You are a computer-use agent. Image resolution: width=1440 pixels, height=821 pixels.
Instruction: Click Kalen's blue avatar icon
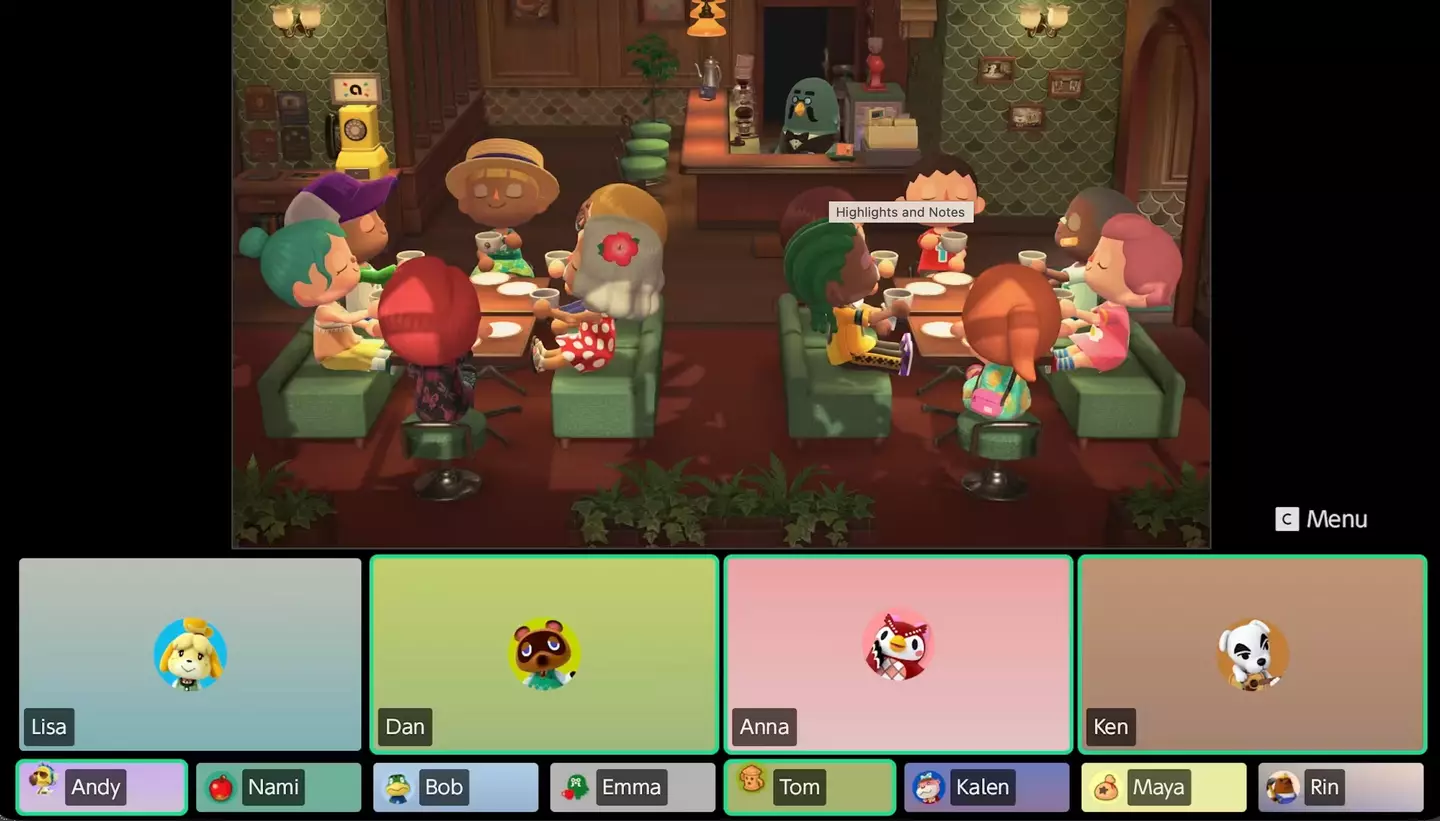point(929,787)
